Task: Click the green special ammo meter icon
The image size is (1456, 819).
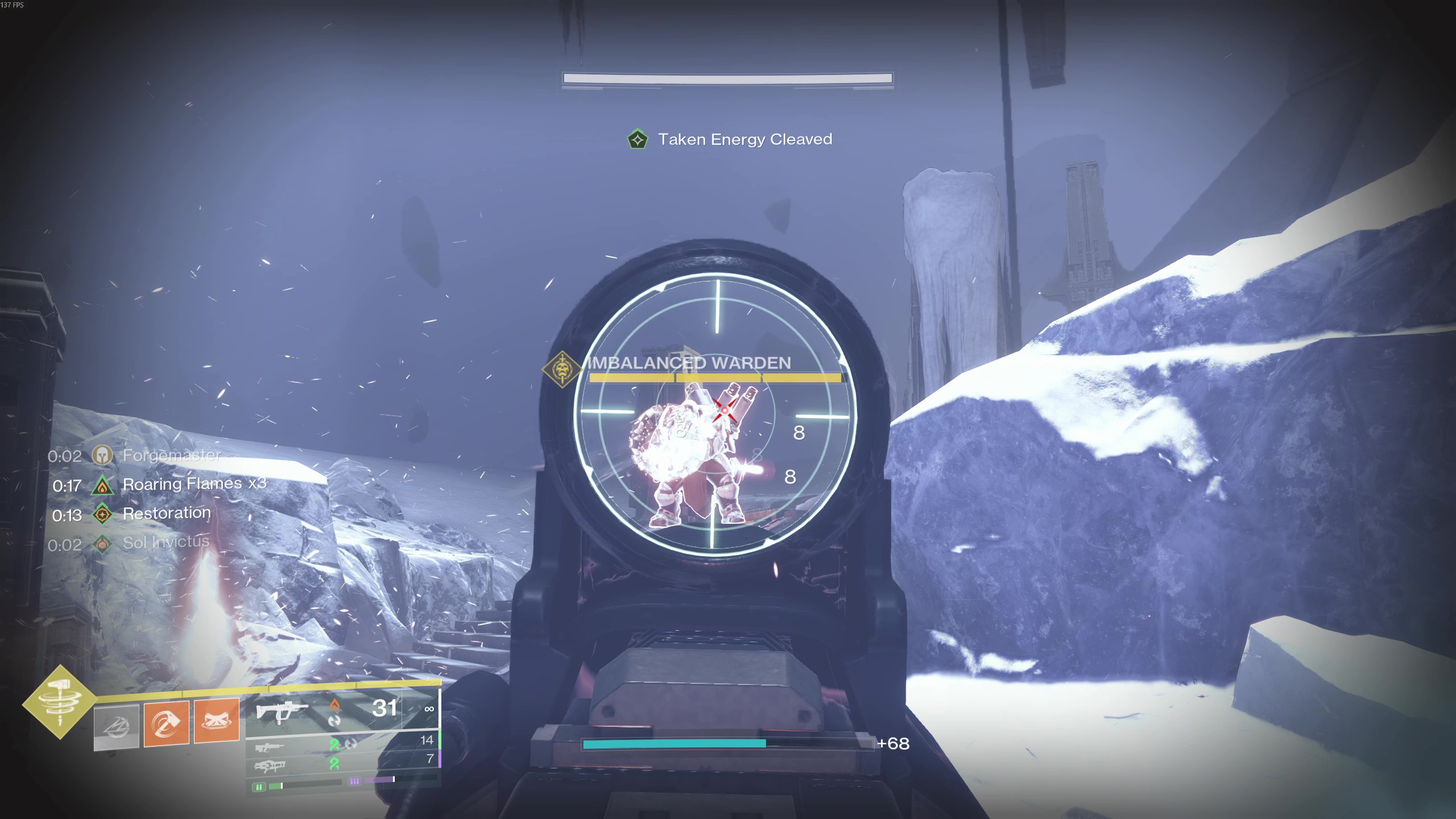Action: 259,787
